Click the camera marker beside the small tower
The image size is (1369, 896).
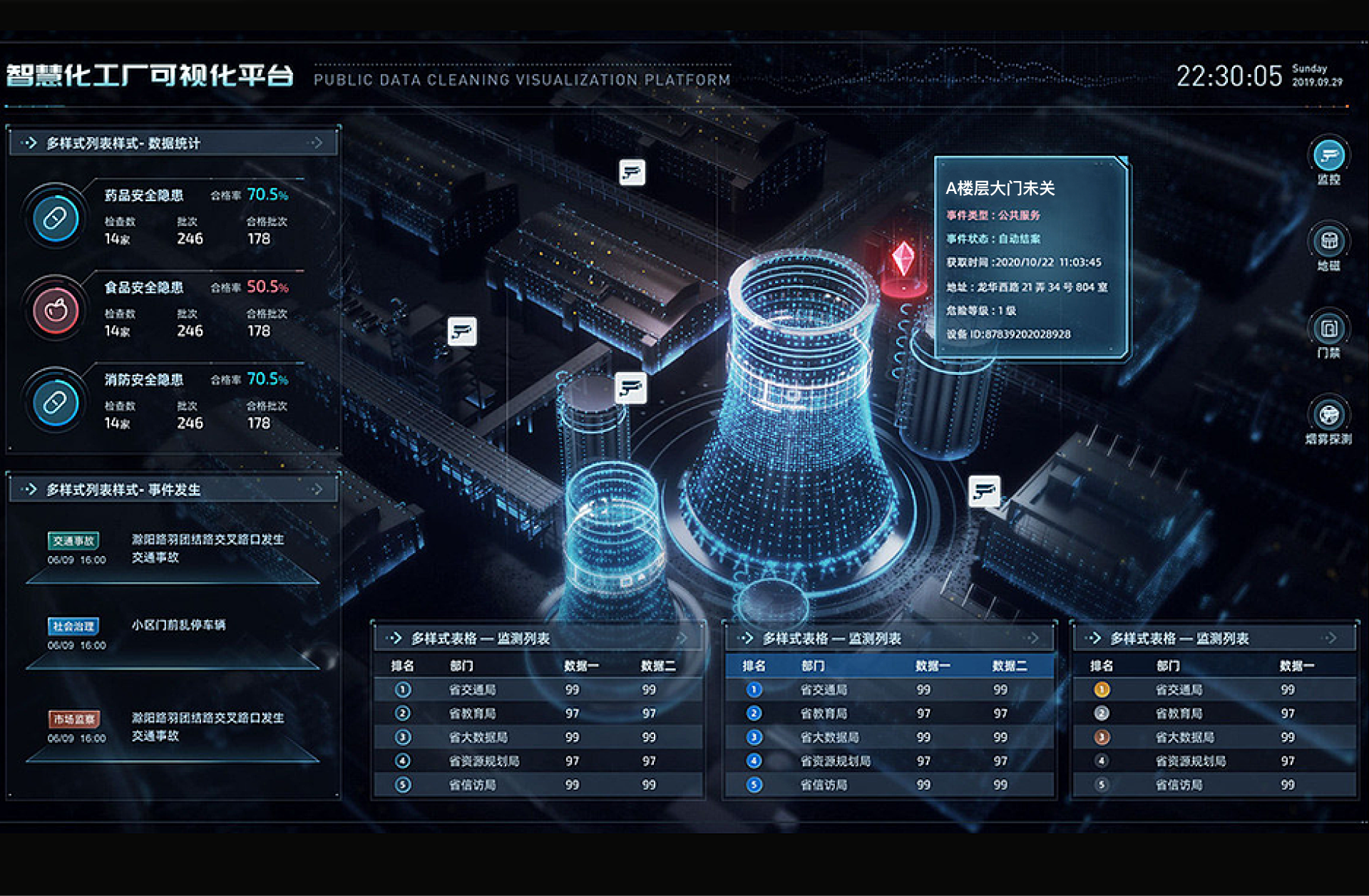(630, 388)
